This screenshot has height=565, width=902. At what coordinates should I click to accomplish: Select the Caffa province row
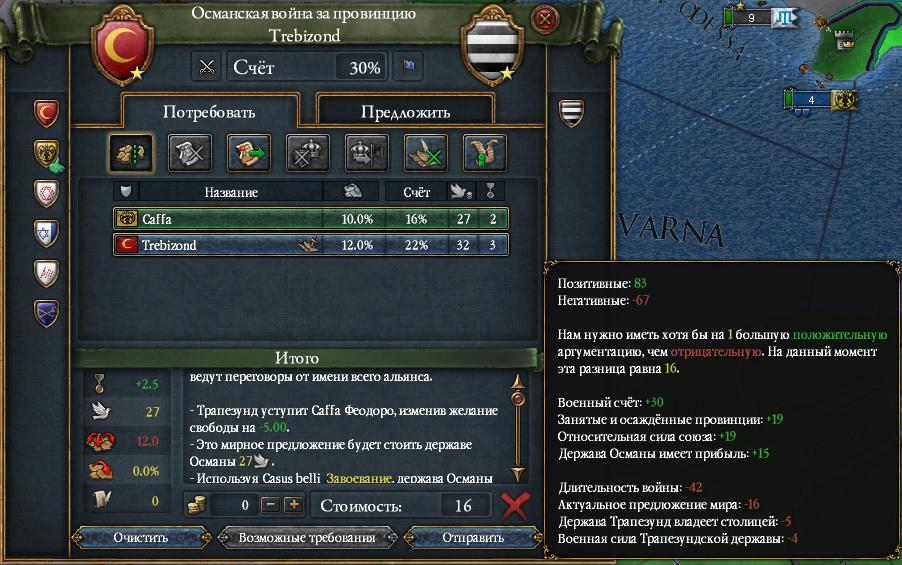point(310,218)
